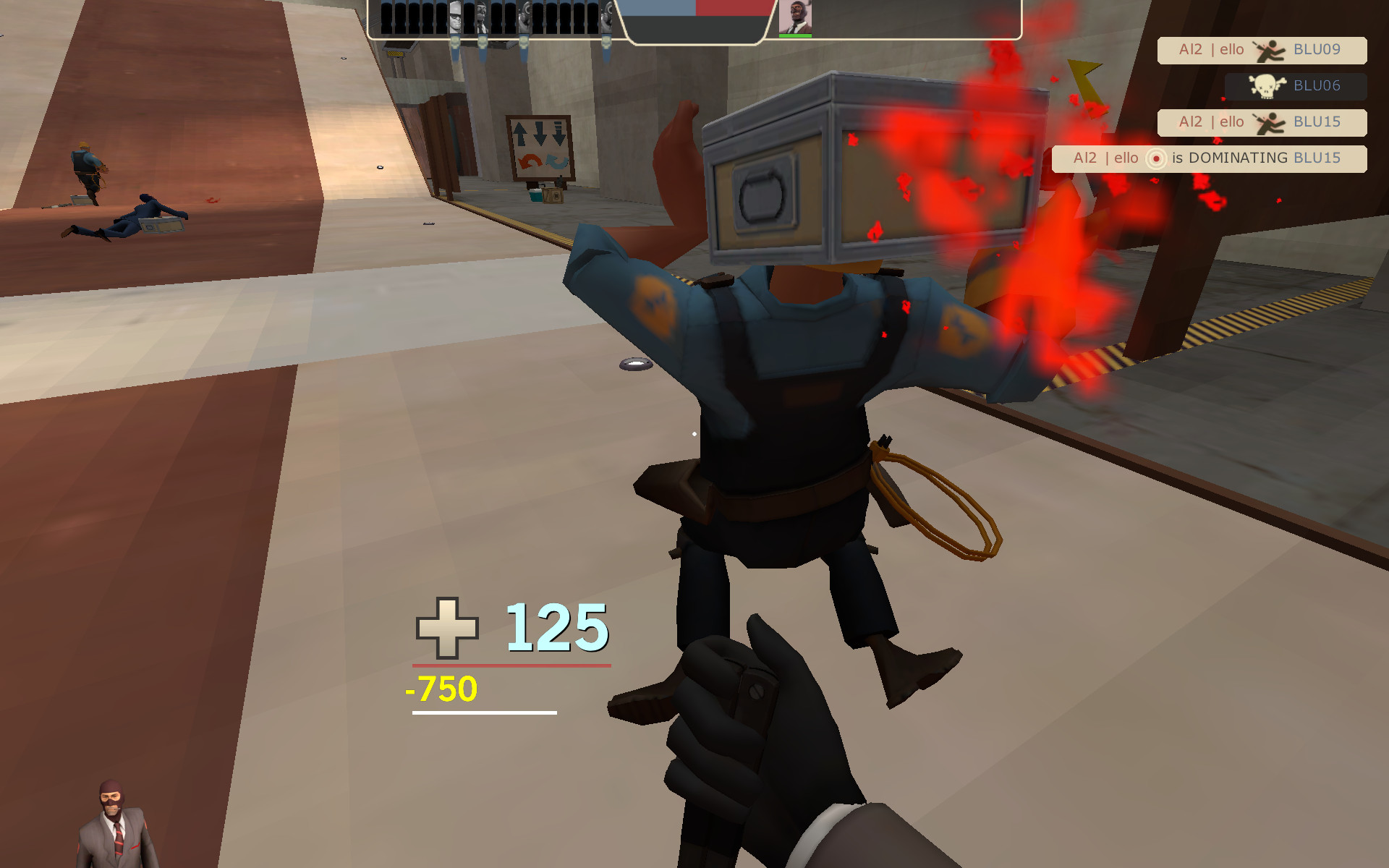
Task: Select the BLU09 kill feed entry
Action: point(1261,50)
